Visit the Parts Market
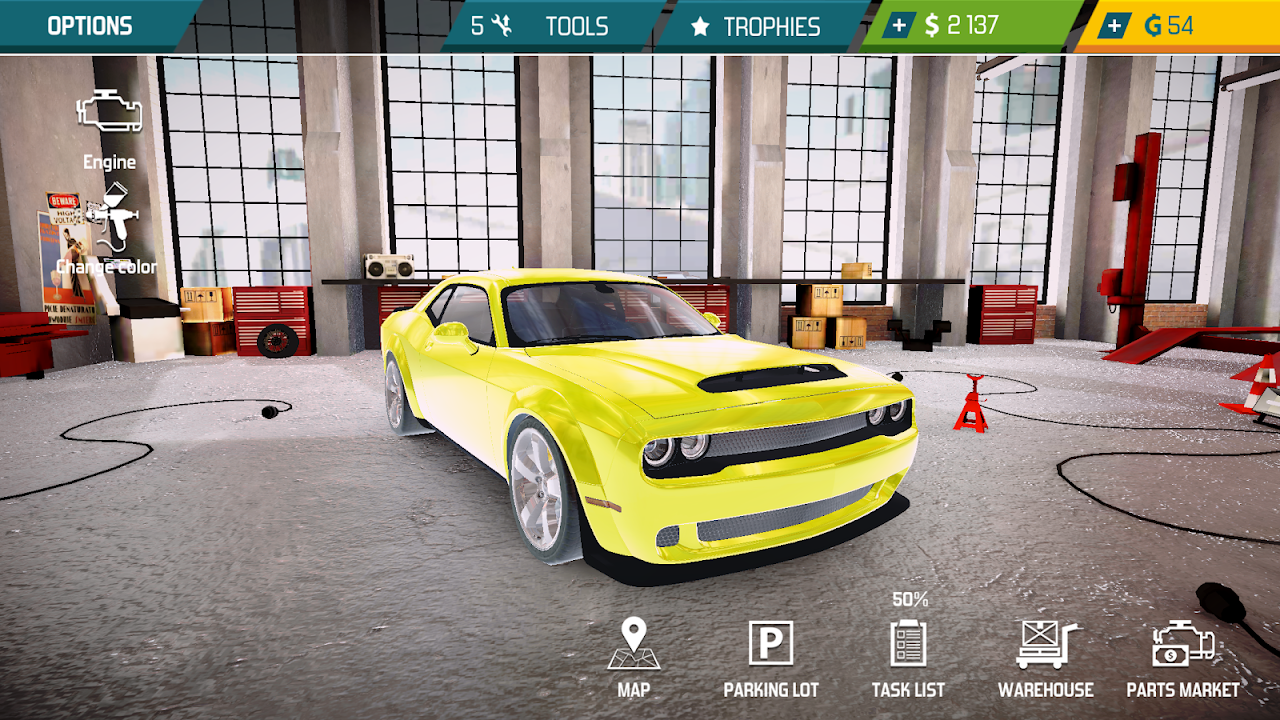This screenshot has width=1280, height=720. [x=1183, y=656]
